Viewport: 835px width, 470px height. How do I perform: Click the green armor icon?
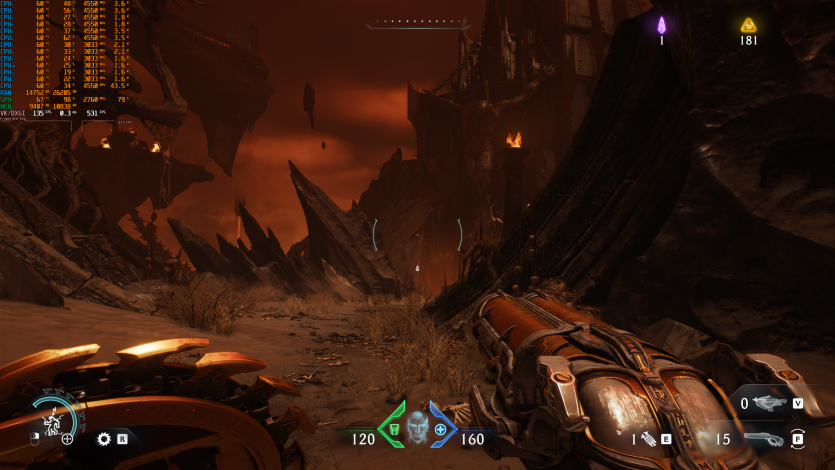point(394,428)
